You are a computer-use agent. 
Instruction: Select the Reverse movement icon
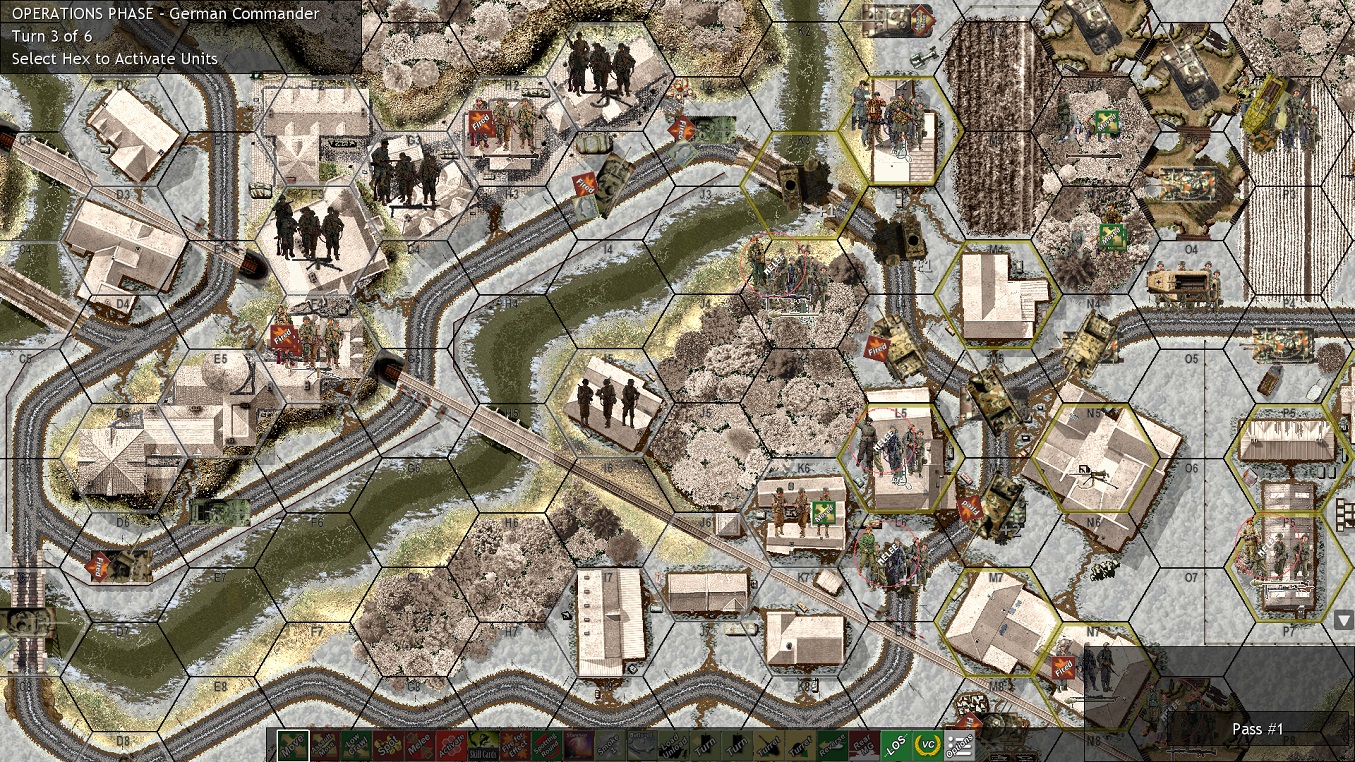point(833,746)
